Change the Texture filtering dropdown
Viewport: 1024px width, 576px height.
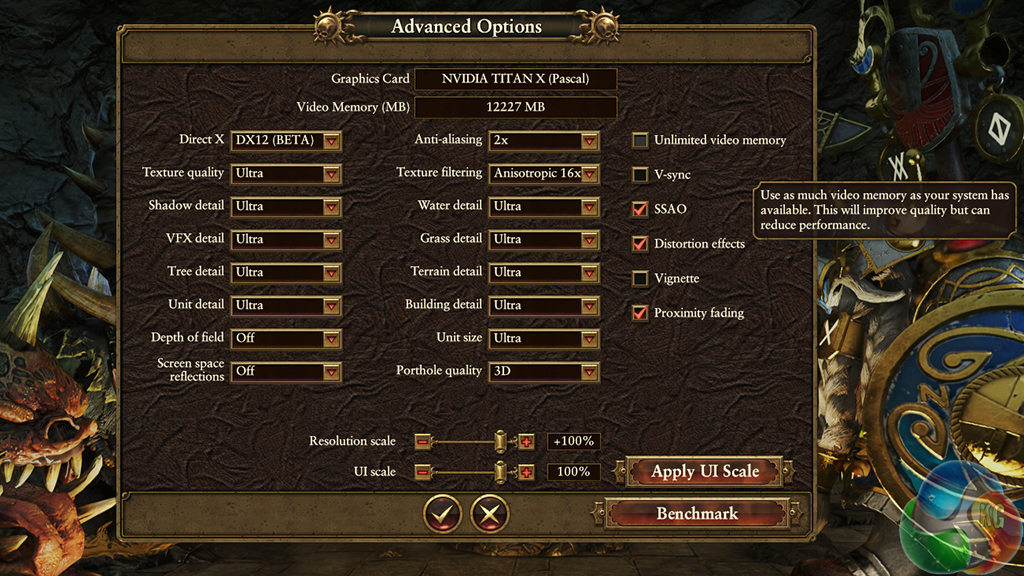point(544,174)
